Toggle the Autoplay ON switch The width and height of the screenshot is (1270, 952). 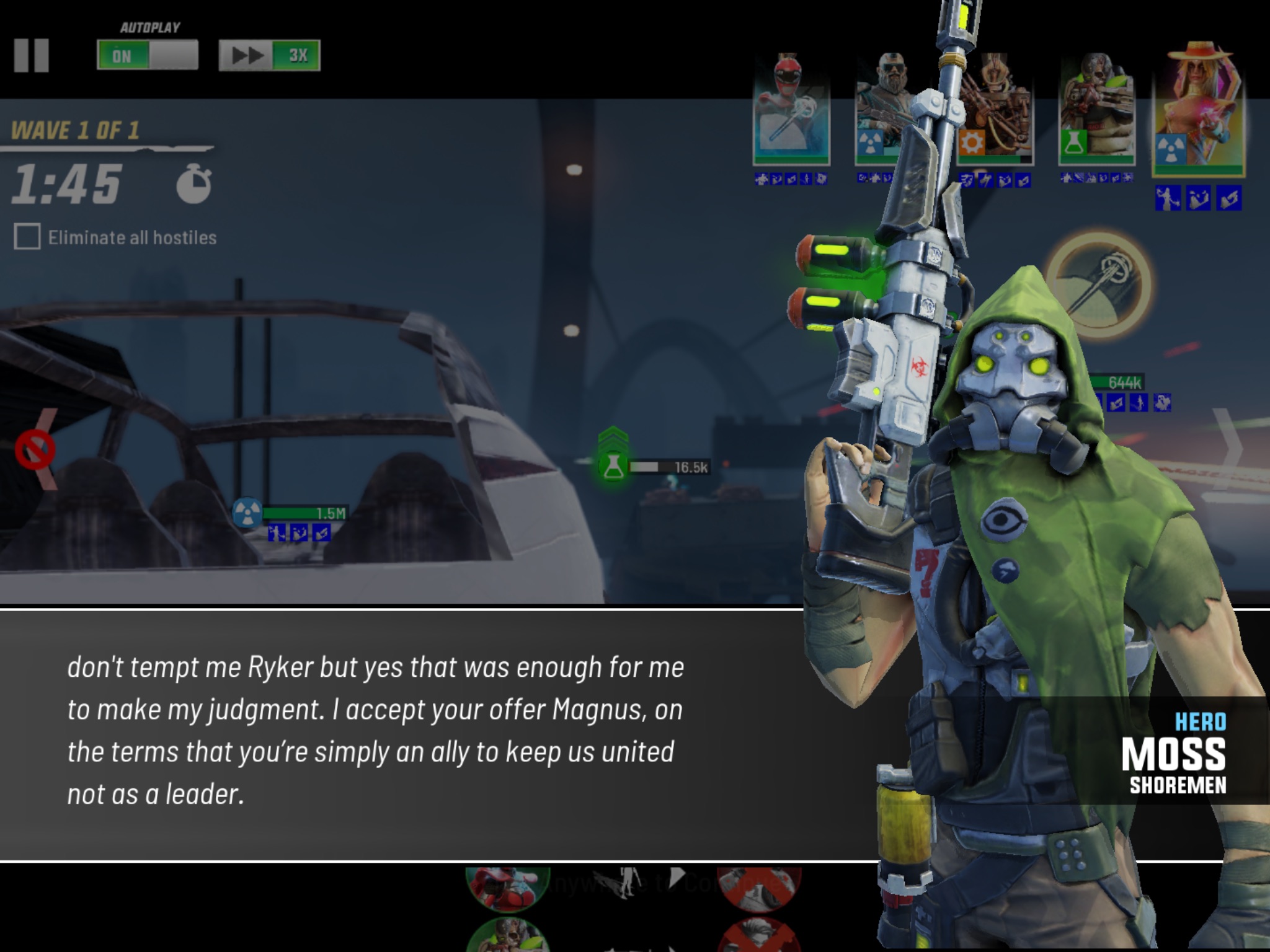(148, 56)
